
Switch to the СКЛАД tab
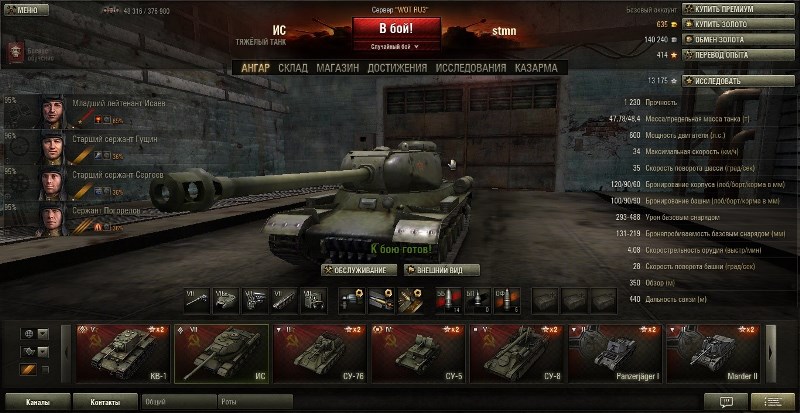pyautogui.click(x=293, y=68)
